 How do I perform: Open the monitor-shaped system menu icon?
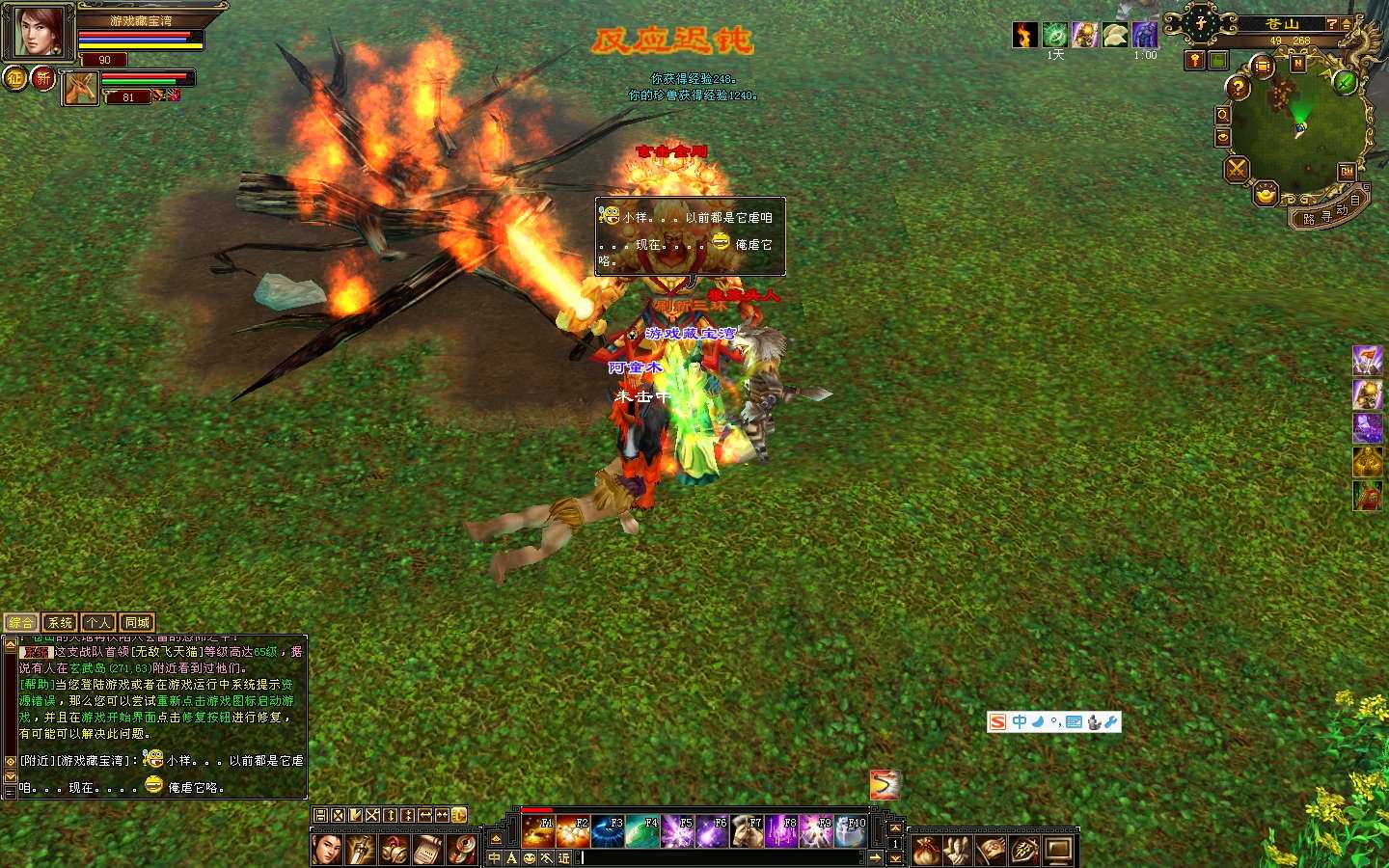tap(1059, 851)
